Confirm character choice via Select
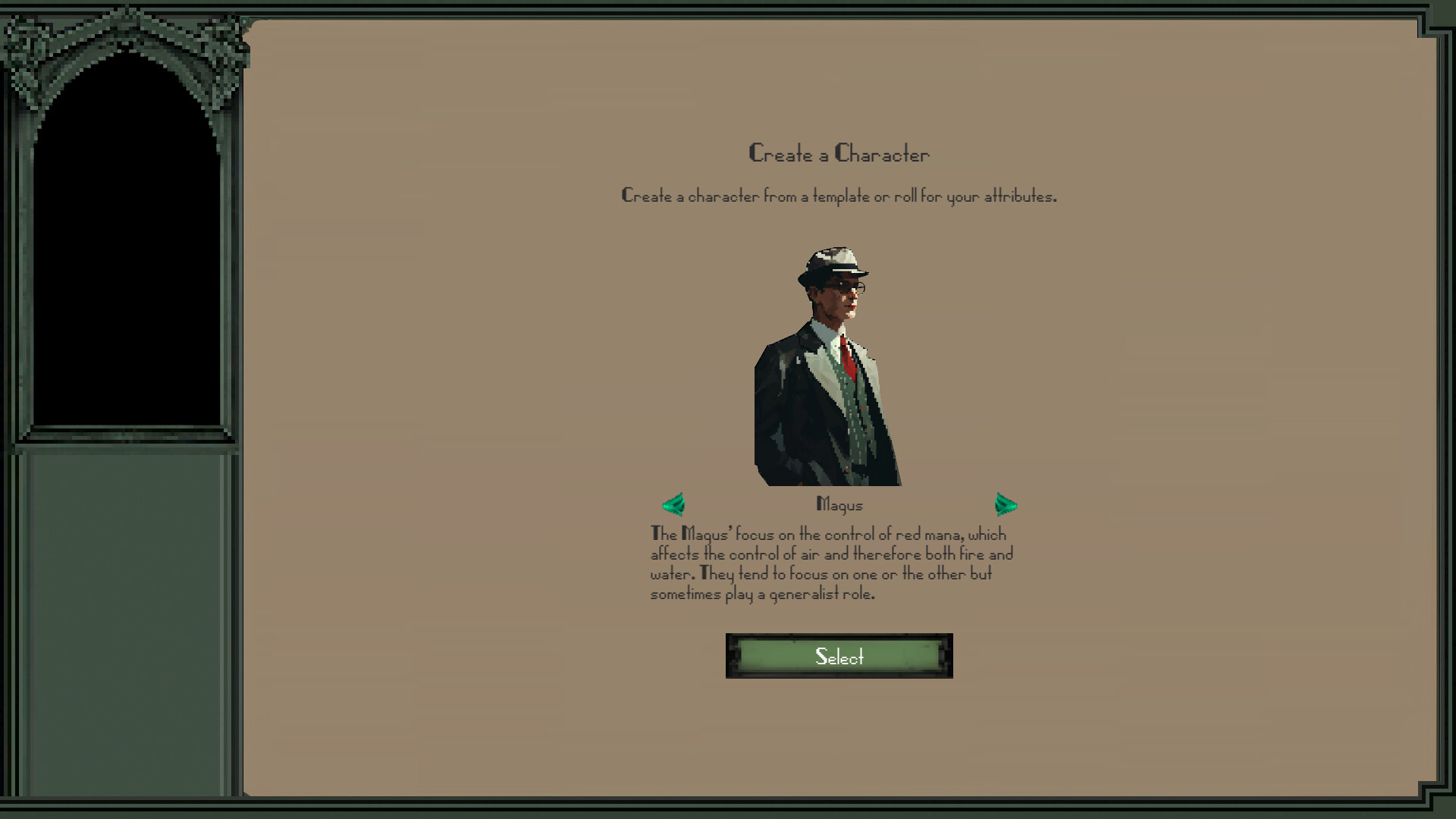This screenshot has height=819, width=1456. tap(839, 657)
